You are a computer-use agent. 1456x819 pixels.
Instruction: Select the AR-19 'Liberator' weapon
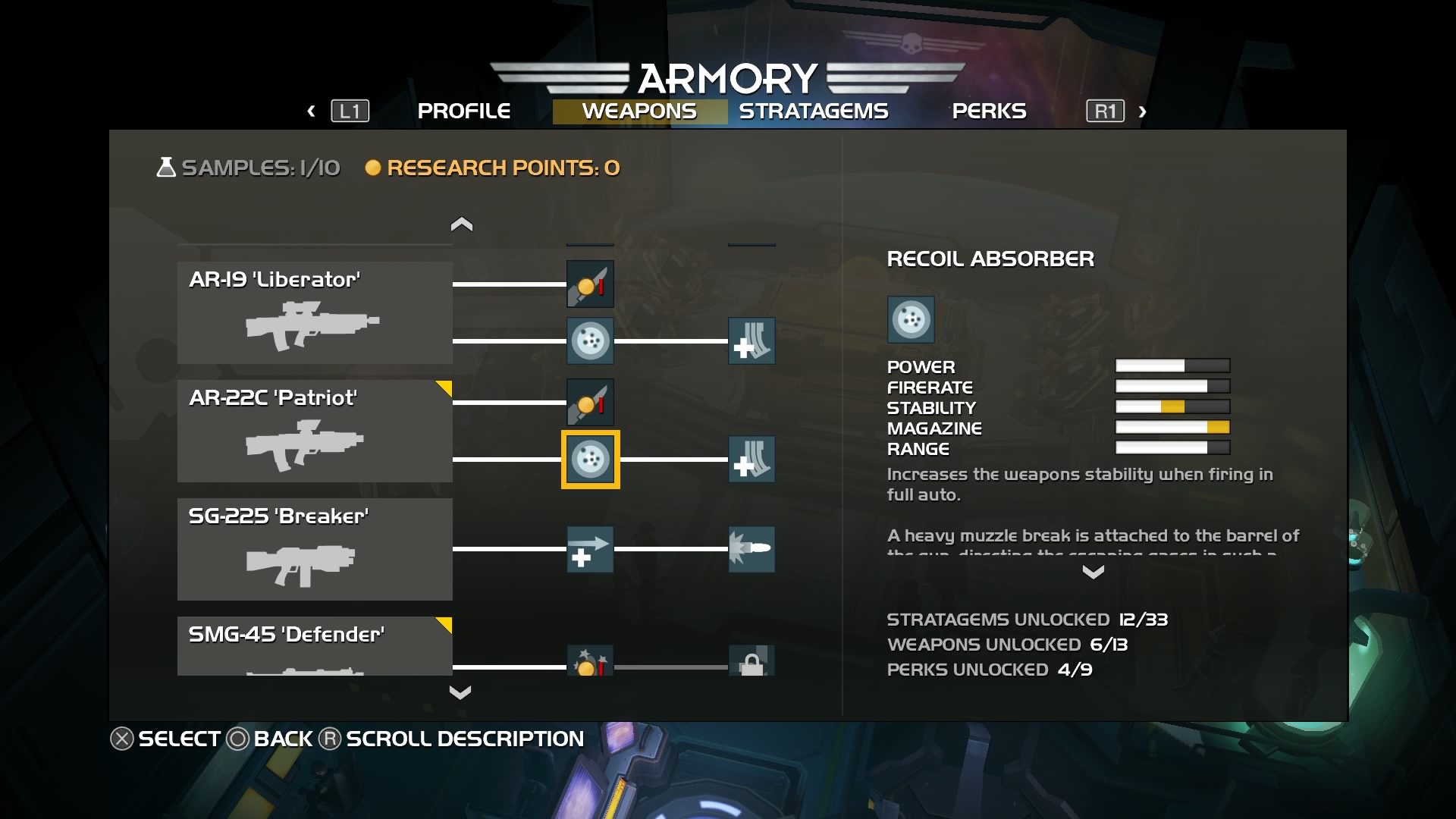(315, 312)
